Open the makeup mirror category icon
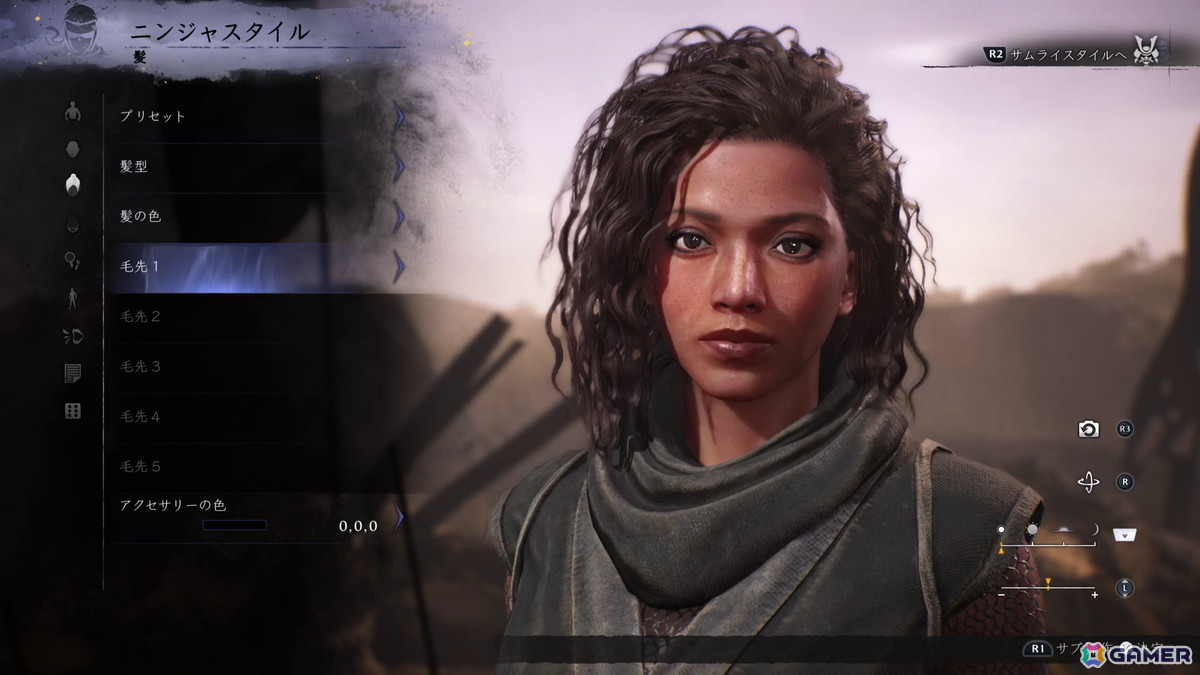 [72, 260]
